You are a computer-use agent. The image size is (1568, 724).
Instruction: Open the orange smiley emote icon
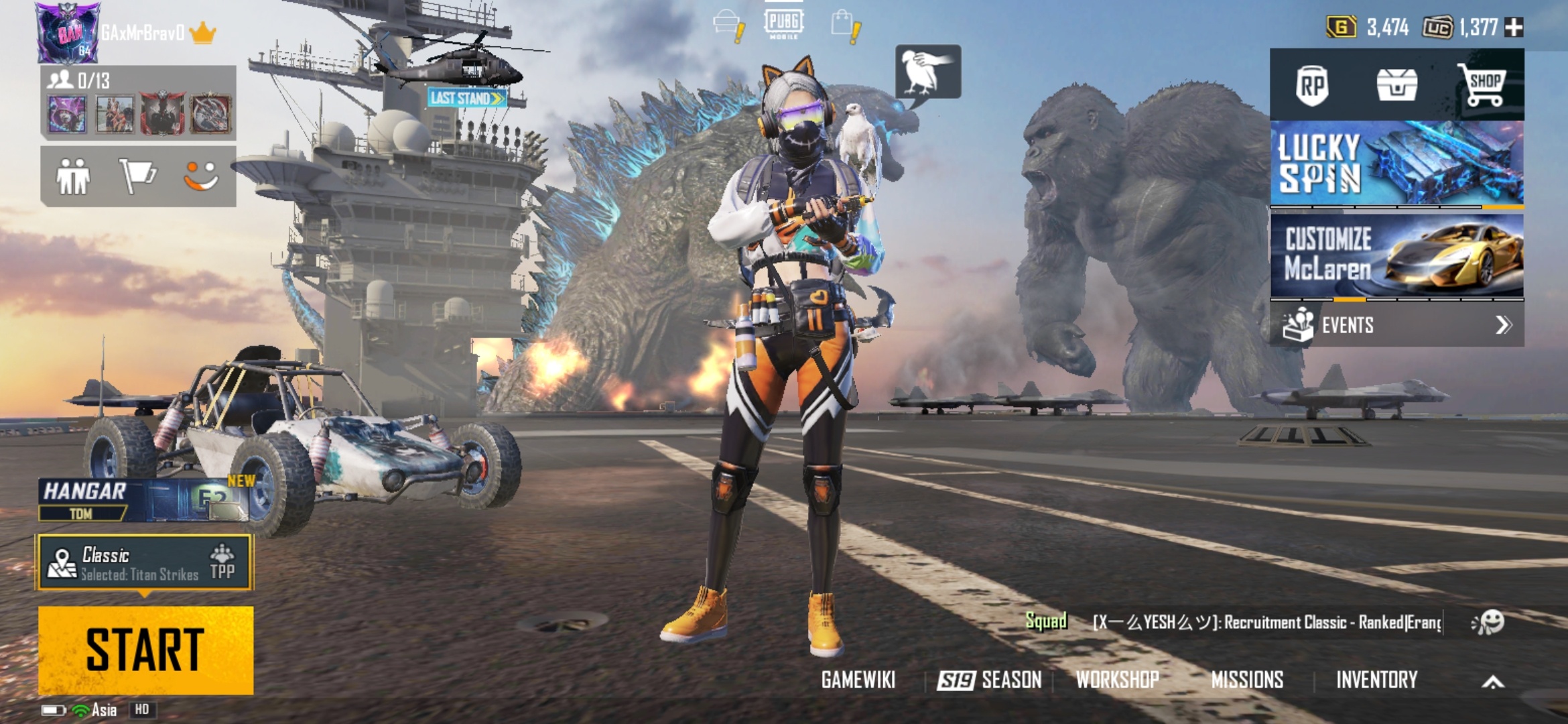[x=201, y=176]
